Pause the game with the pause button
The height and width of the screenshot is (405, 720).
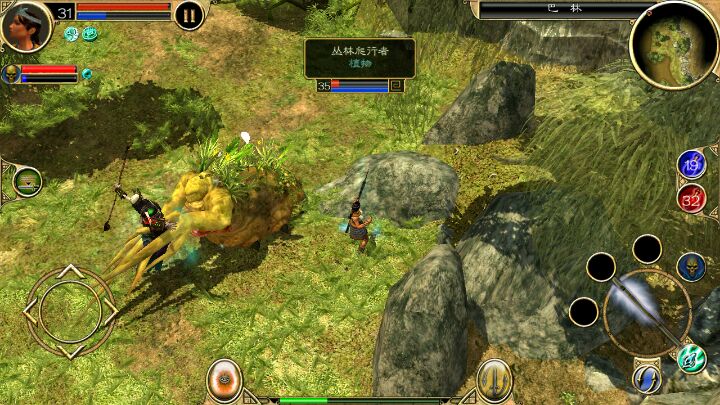188,15
